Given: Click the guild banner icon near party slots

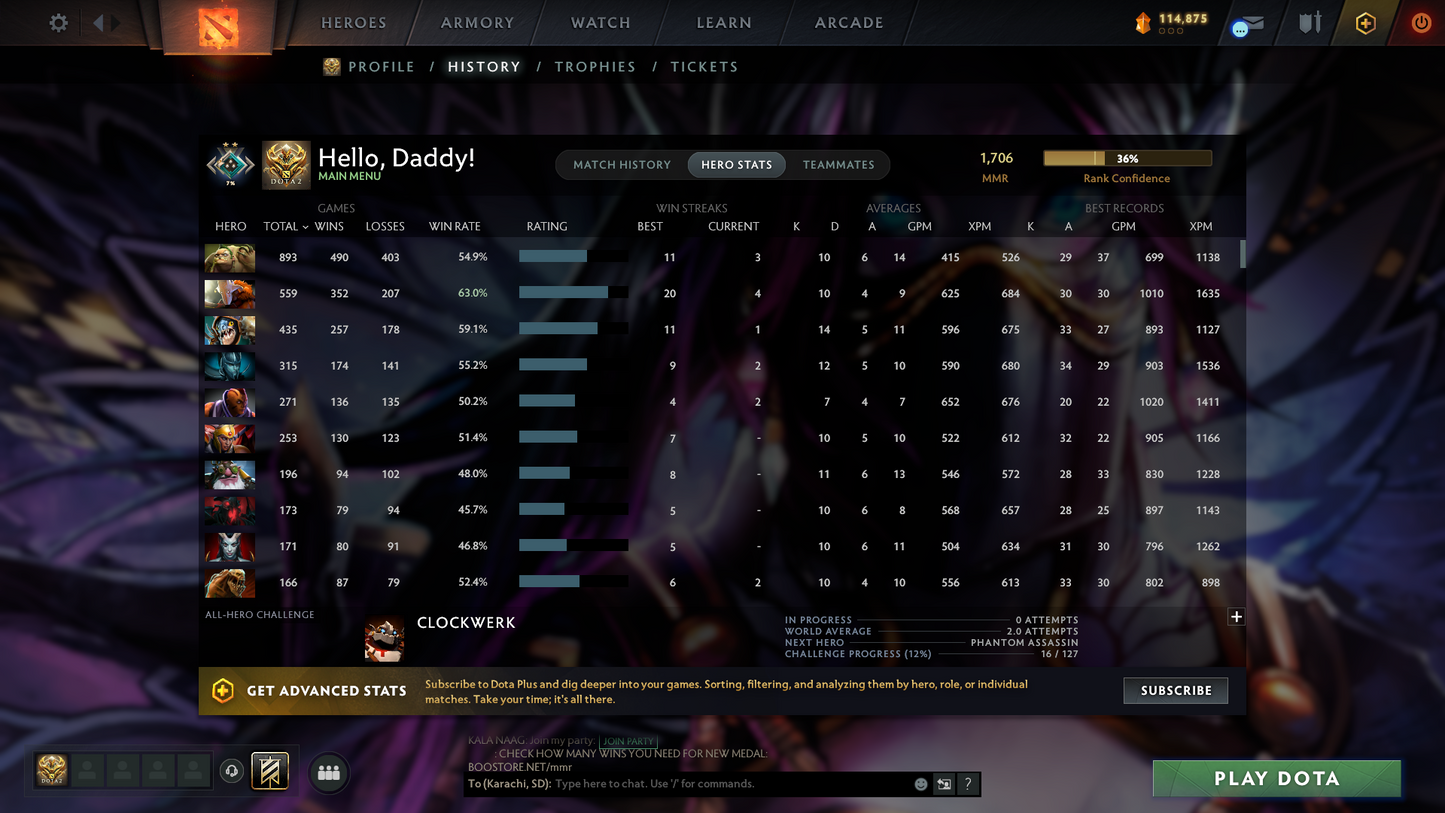Looking at the screenshot, I should (270, 771).
